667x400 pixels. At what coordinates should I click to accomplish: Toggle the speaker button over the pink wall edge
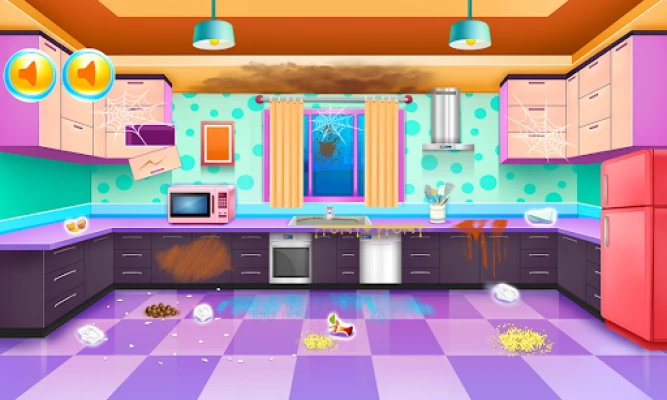click(30, 74)
